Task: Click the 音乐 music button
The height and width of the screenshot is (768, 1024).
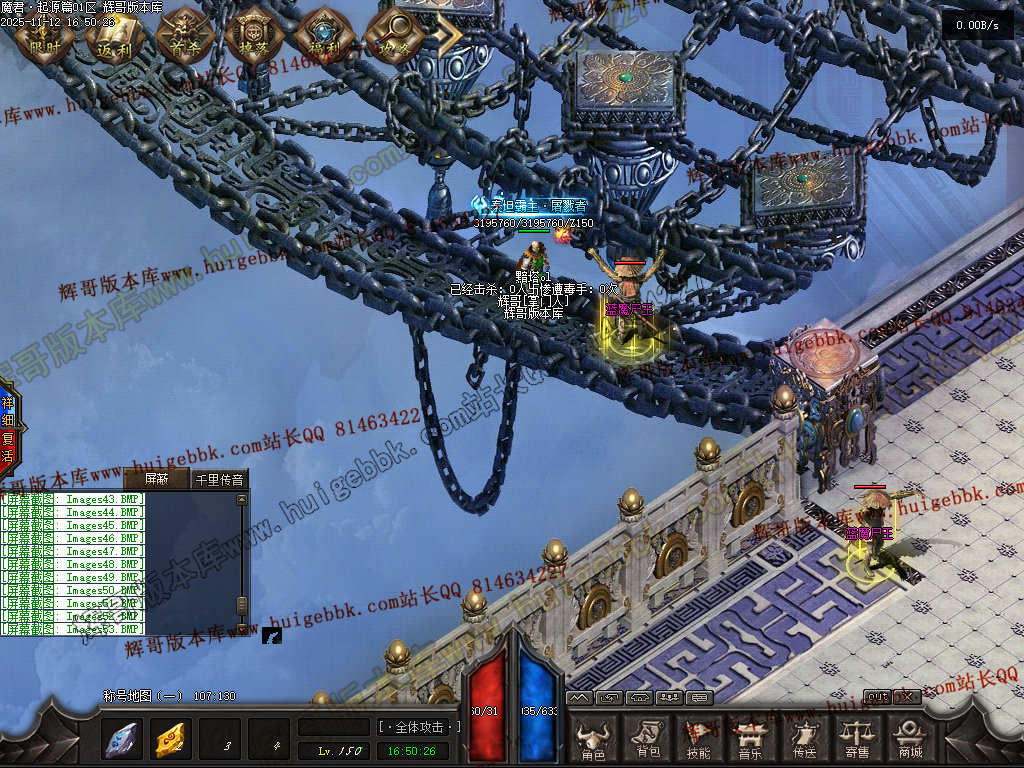Action: [x=750, y=740]
